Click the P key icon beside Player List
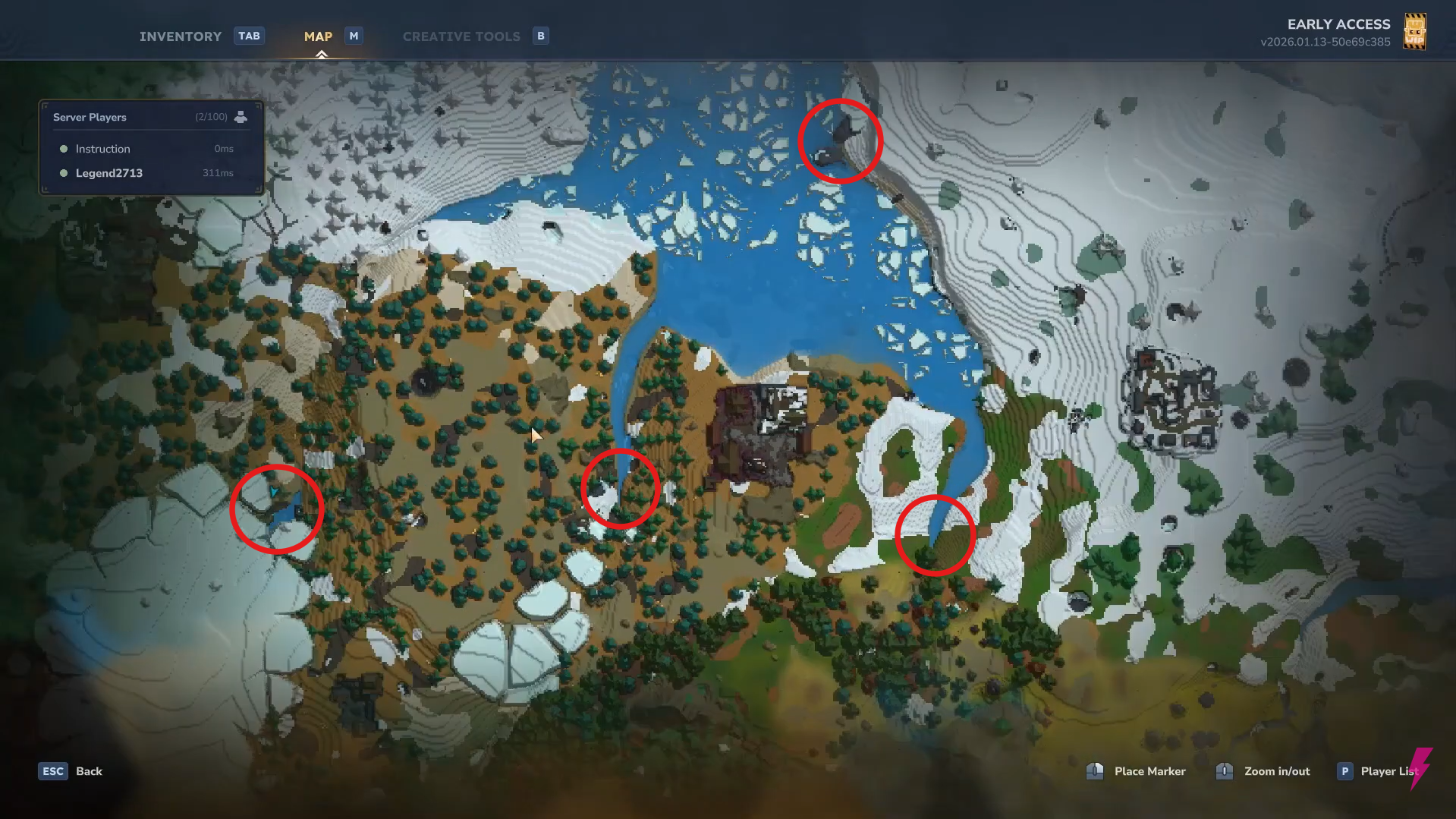The width and height of the screenshot is (1456, 819). [x=1344, y=770]
